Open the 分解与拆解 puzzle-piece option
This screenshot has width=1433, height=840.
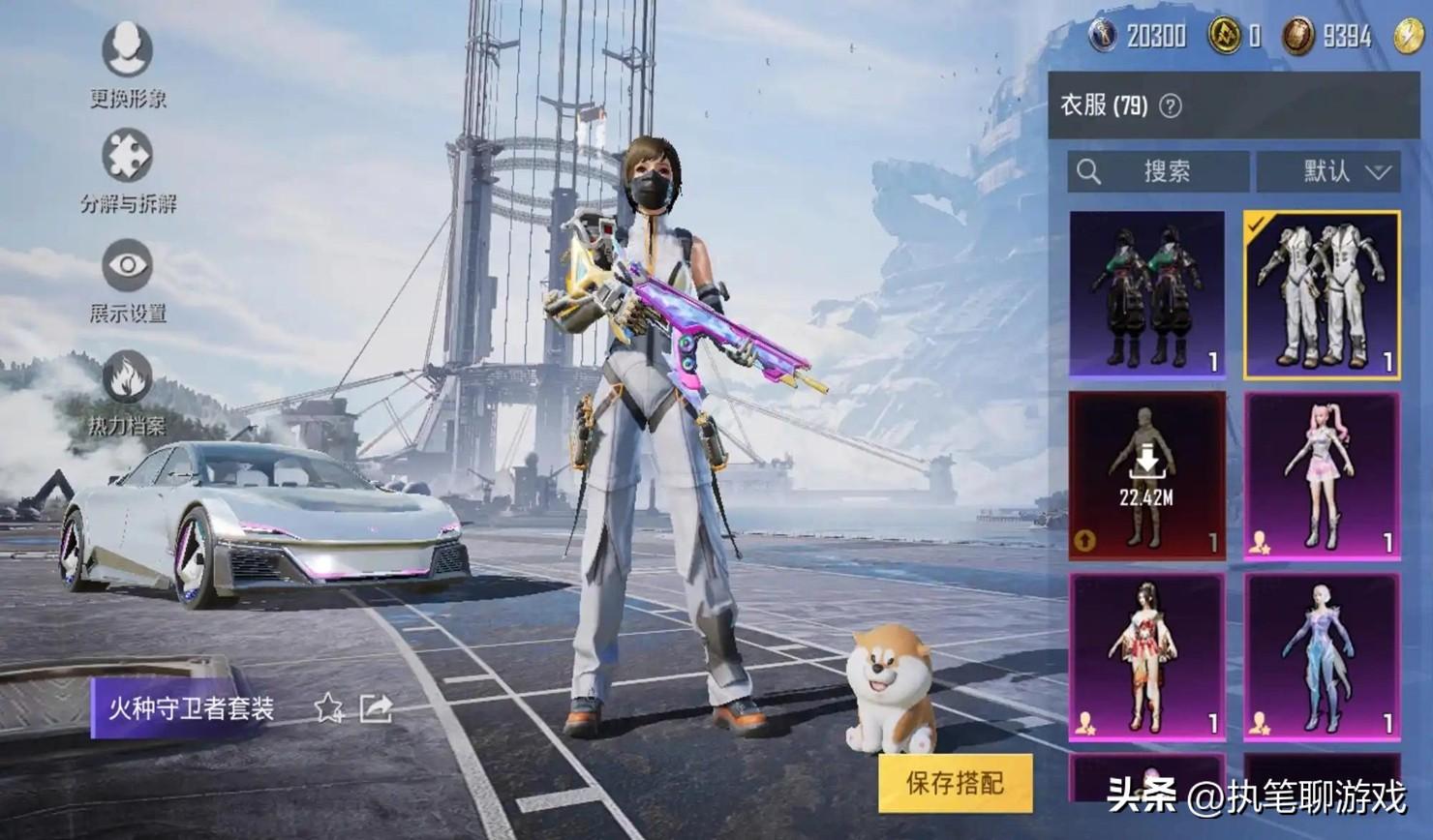(x=127, y=158)
